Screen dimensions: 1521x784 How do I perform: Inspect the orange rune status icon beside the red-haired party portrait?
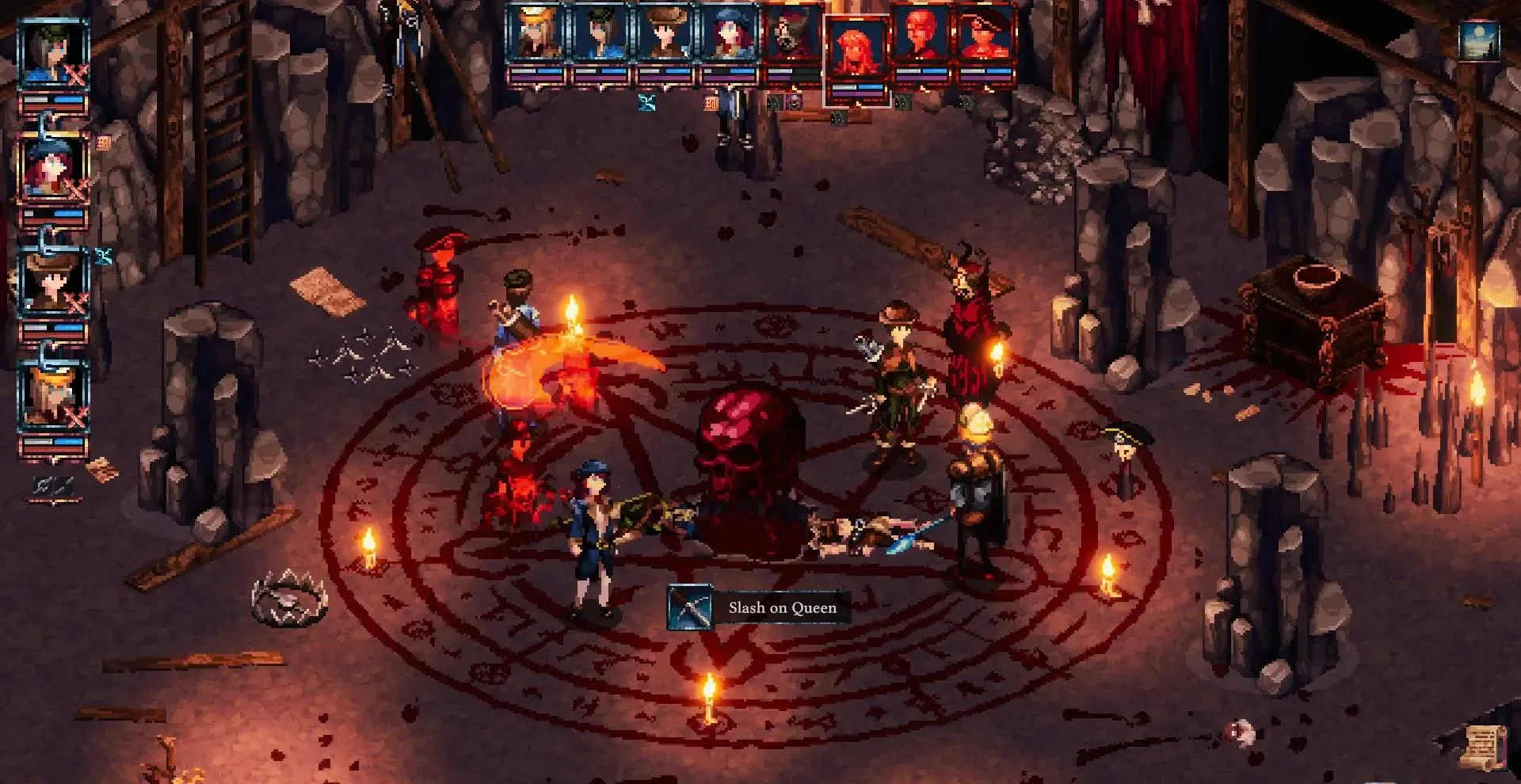[x=104, y=143]
